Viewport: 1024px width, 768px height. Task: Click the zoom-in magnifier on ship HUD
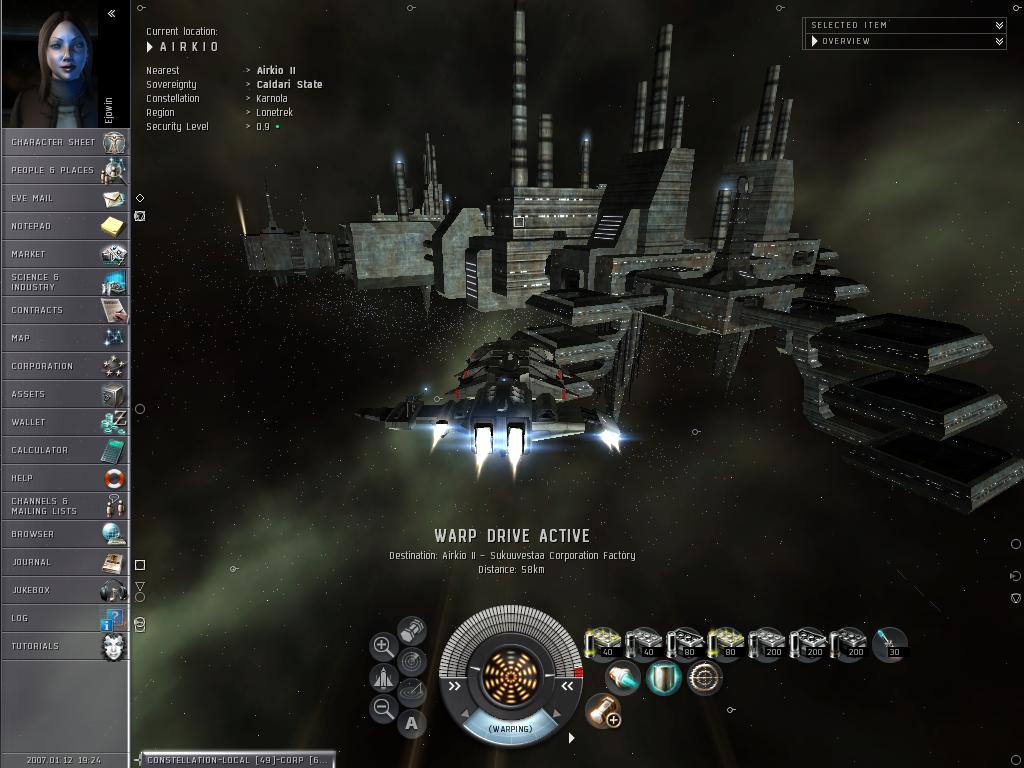383,646
